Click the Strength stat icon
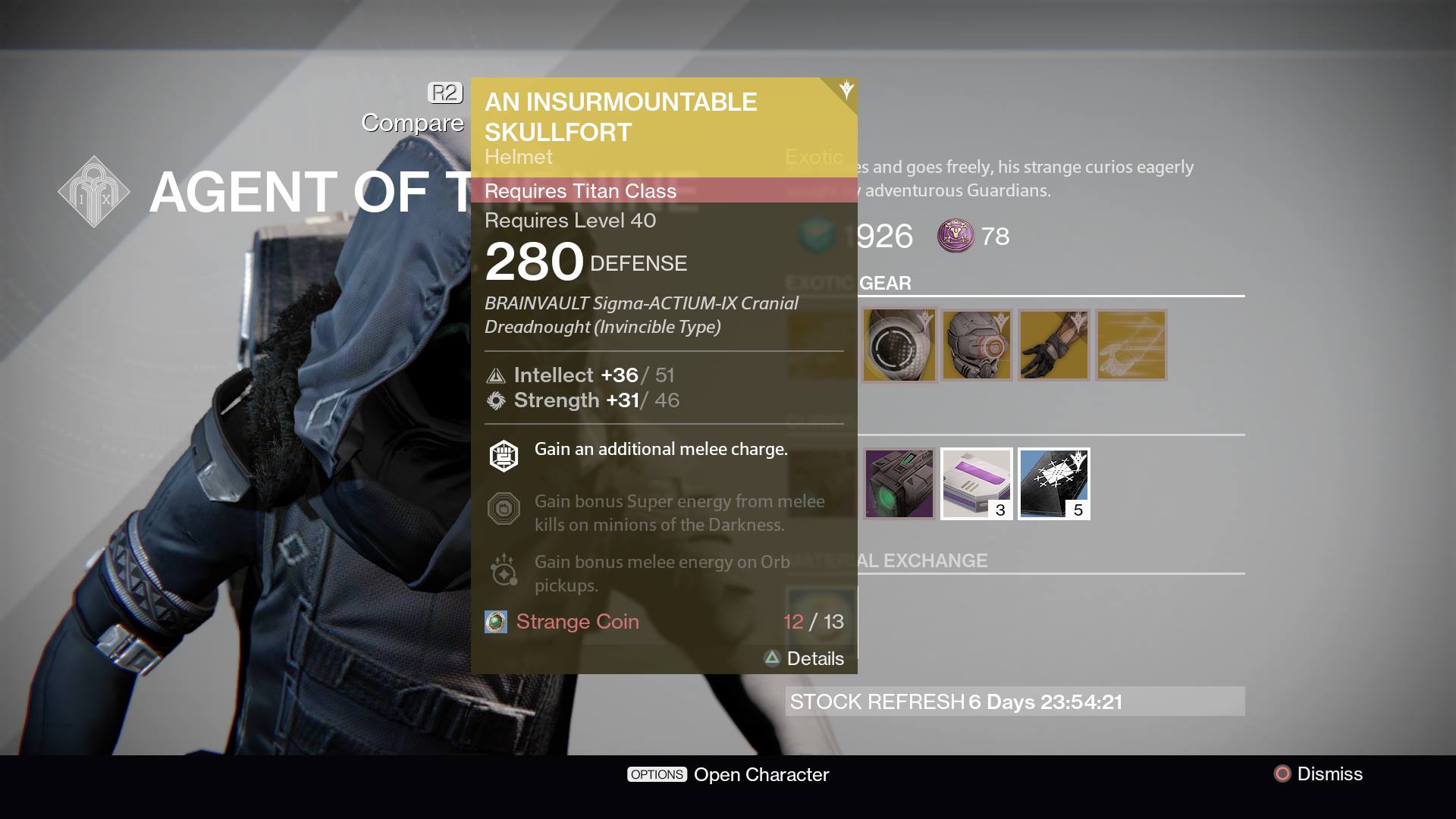Screen dimensions: 1456x819 (495, 400)
